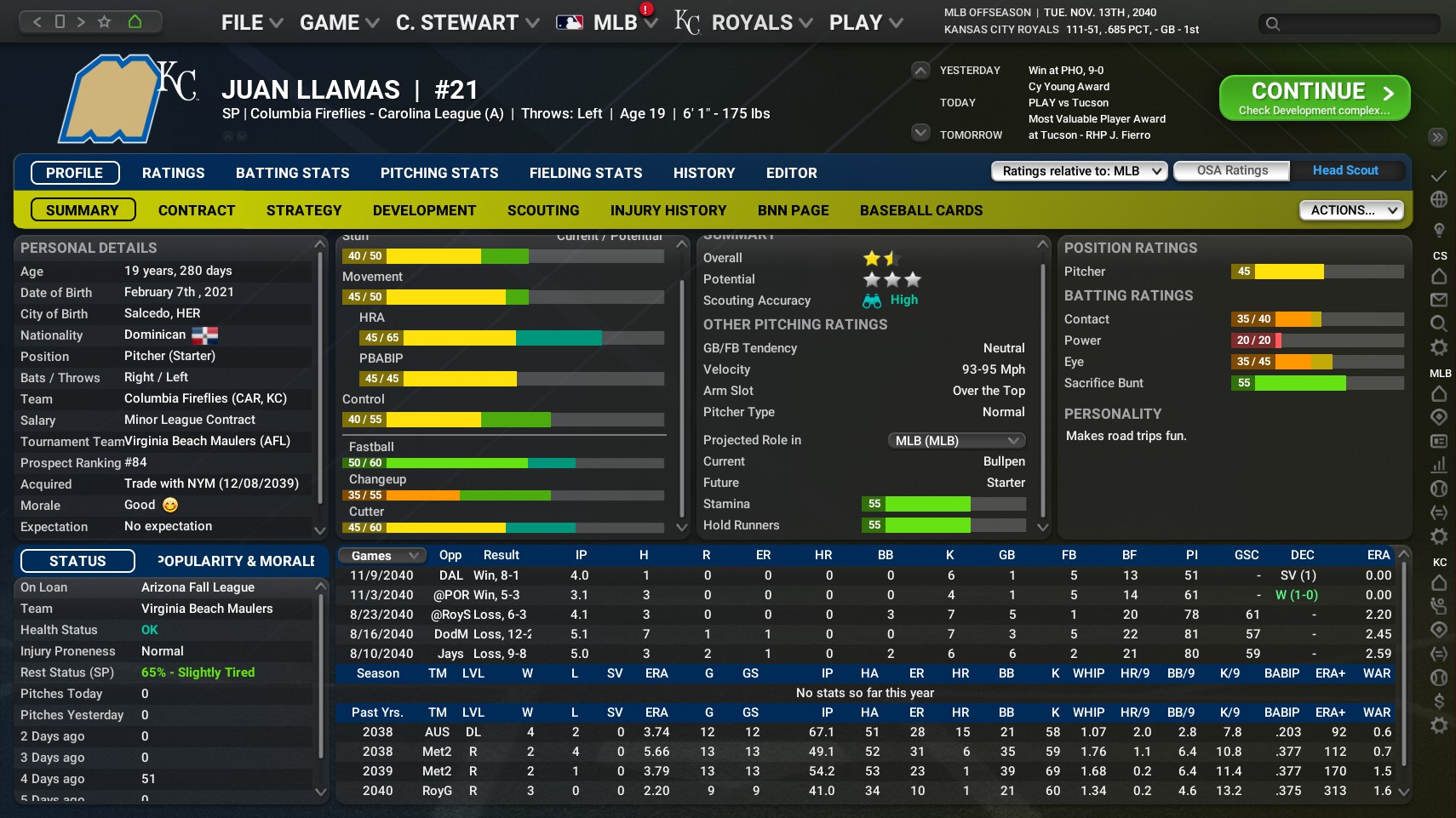Open the Ratings relative to MLB dropdown
The image size is (1456, 818).
pos(1076,171)
